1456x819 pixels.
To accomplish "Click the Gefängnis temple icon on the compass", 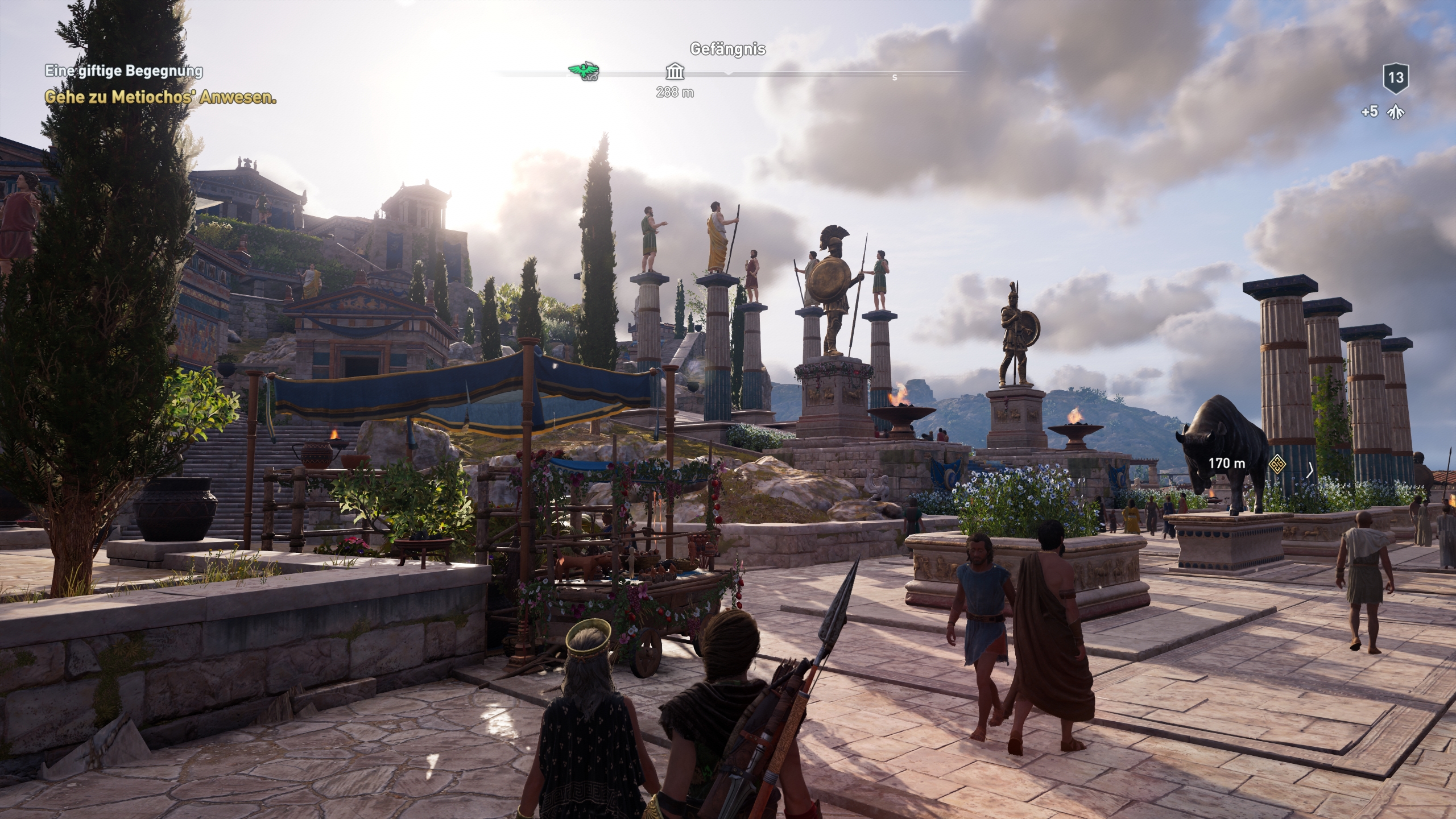I will point(675,73).
